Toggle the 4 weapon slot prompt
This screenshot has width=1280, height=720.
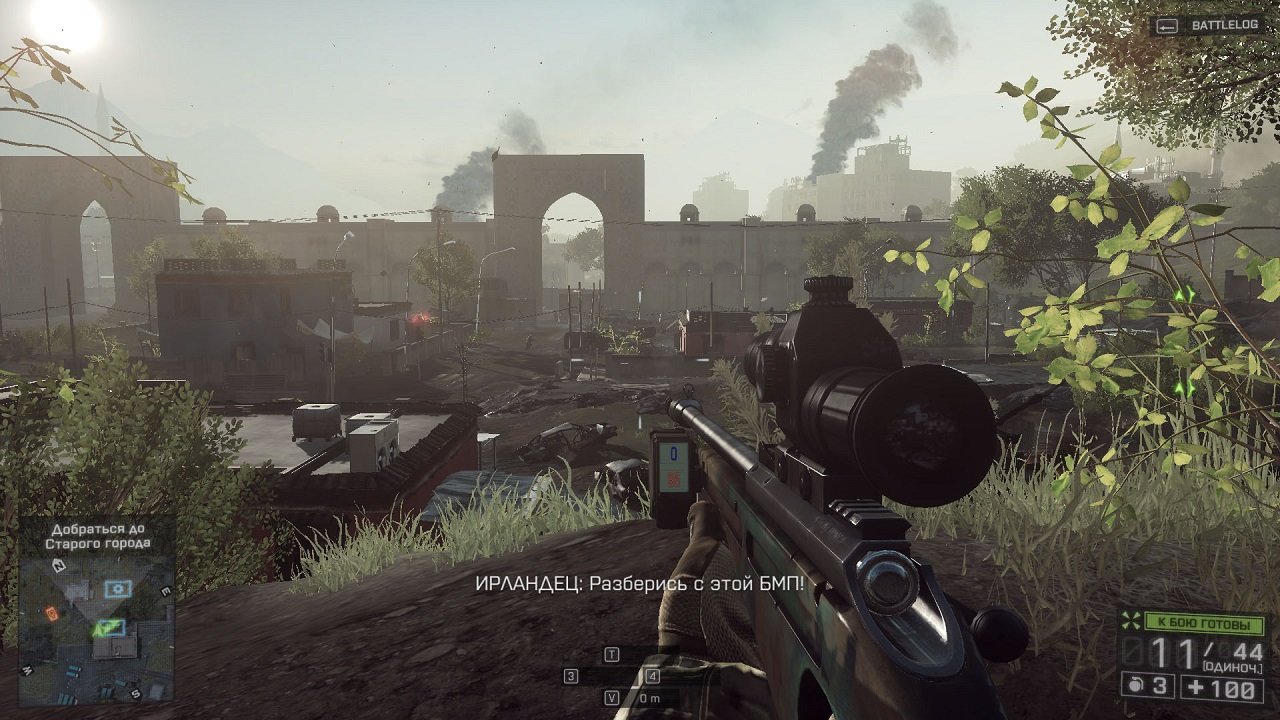pyautogui.click(x=653, y=675)
